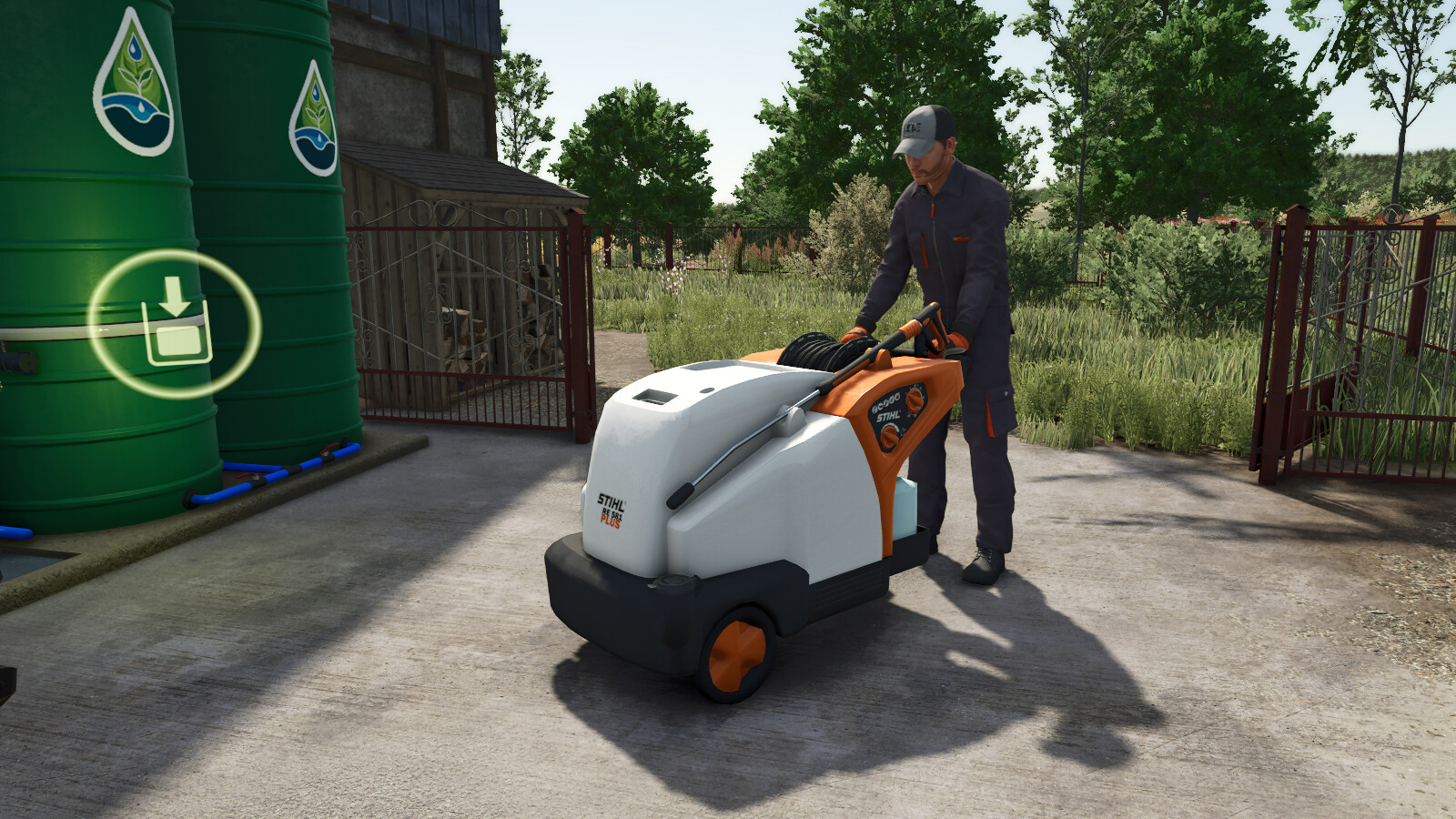Click the RE 580 branding on the orange panel
The width and height of the screenshot is (1456, 819).
[887, 403]
